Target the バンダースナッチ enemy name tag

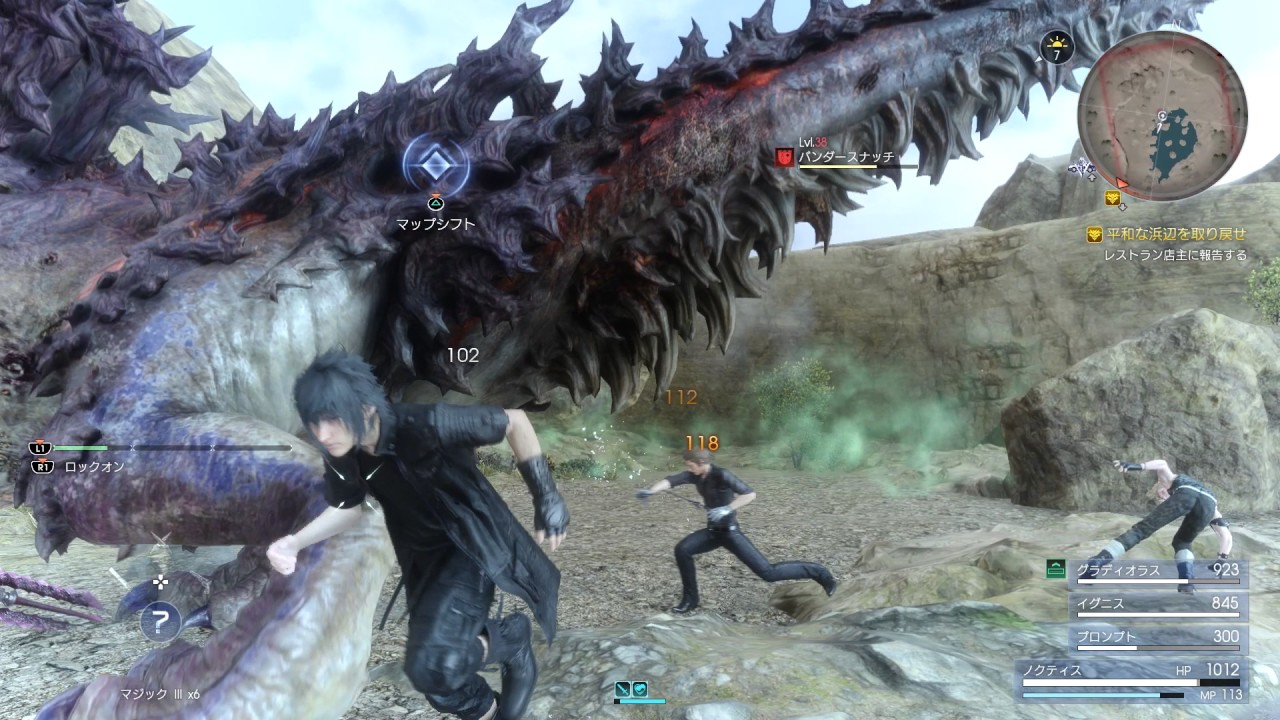point(846,157)
